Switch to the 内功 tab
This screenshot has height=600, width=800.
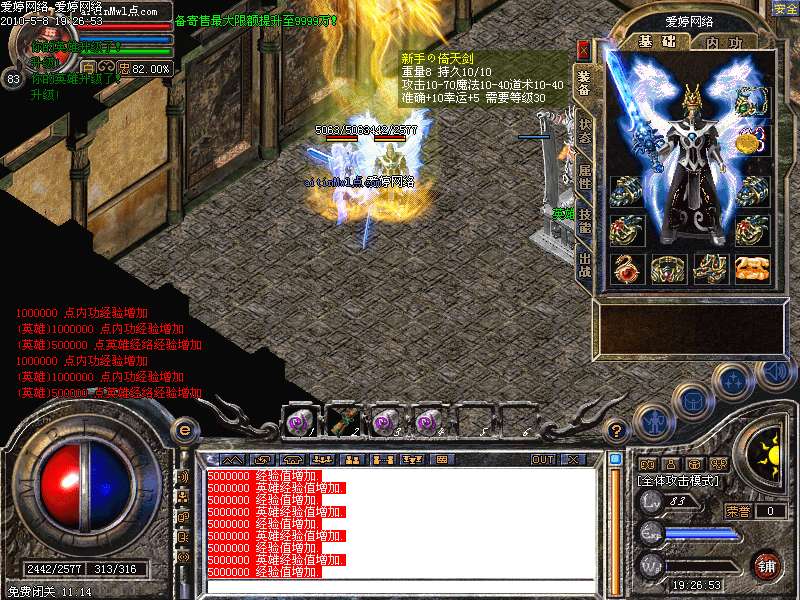click(723, 43)
